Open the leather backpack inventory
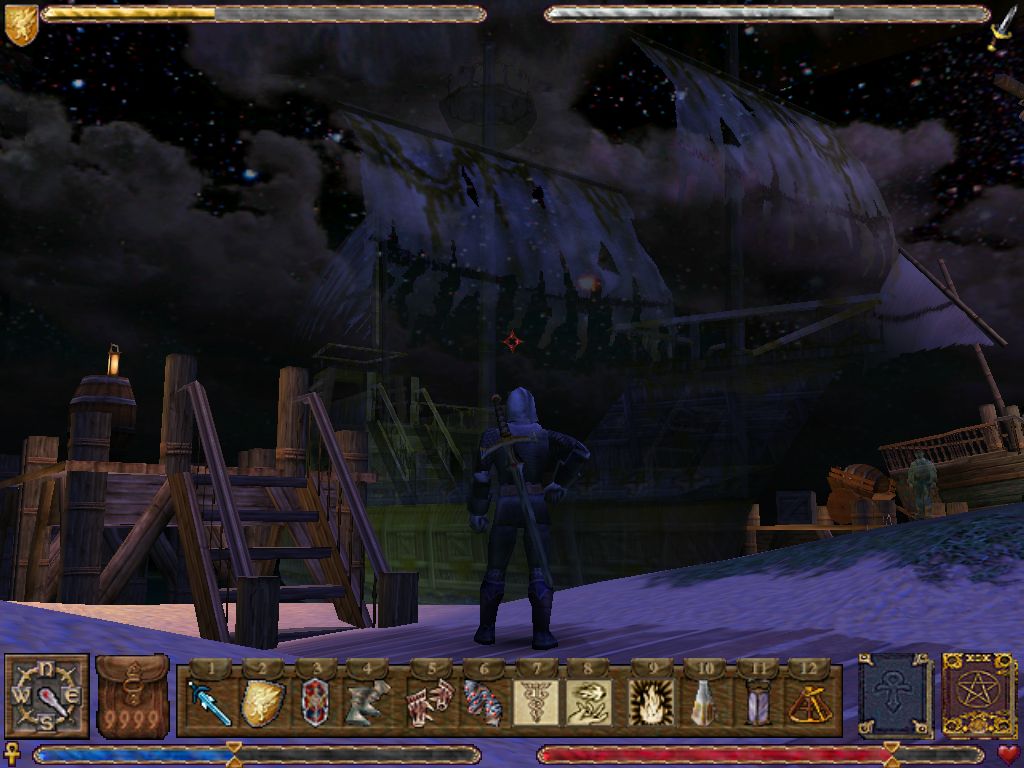Screen dimensions: 1024x768 [132, 696]
